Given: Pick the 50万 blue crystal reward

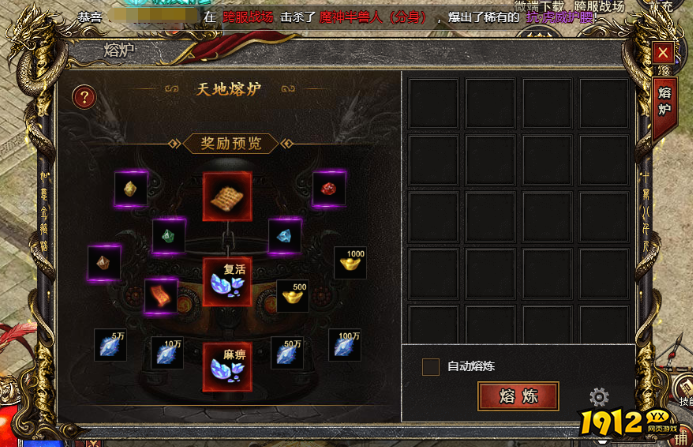Looking at the screenshot, I should click(287, 354).
